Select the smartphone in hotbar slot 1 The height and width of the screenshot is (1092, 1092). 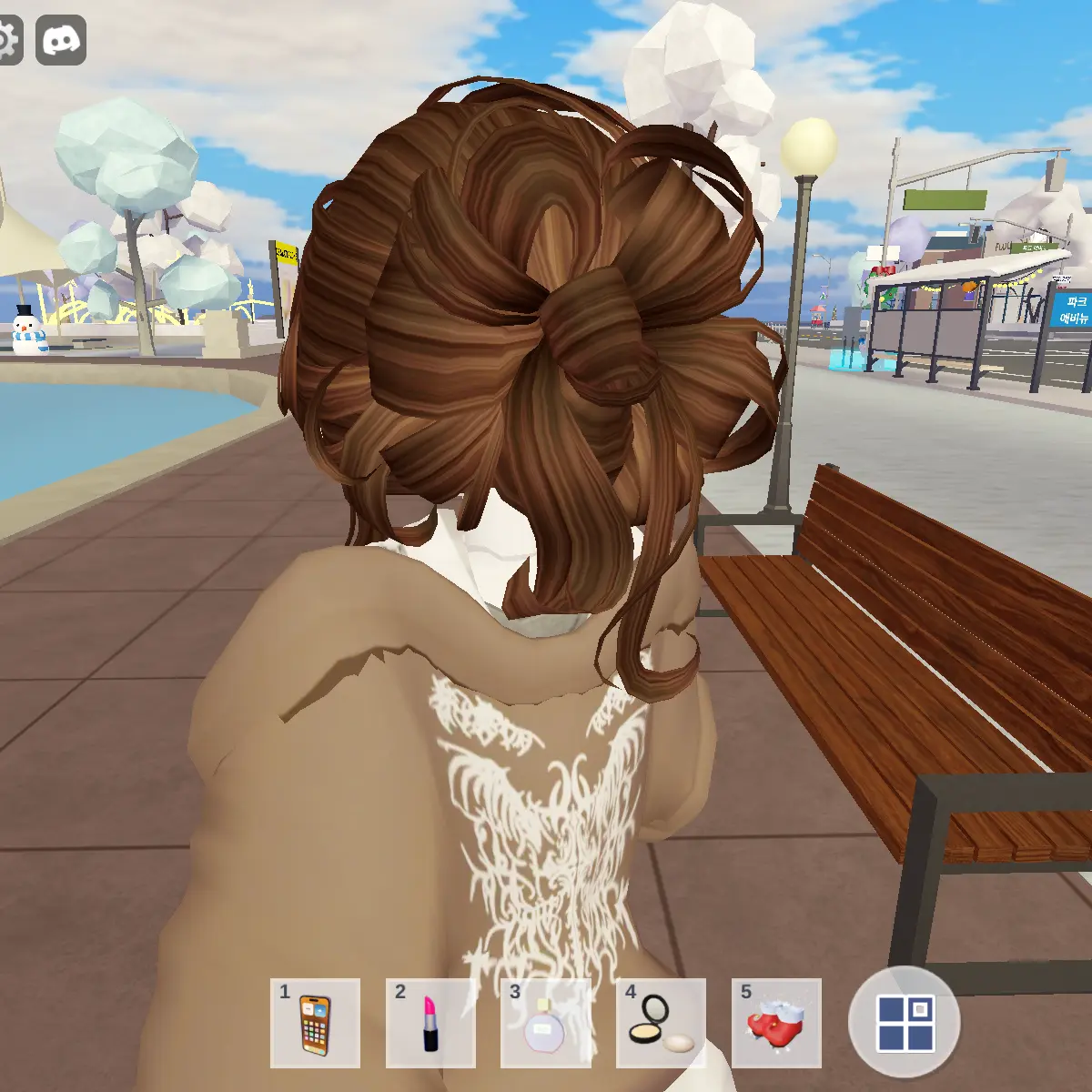point(315,1023)
